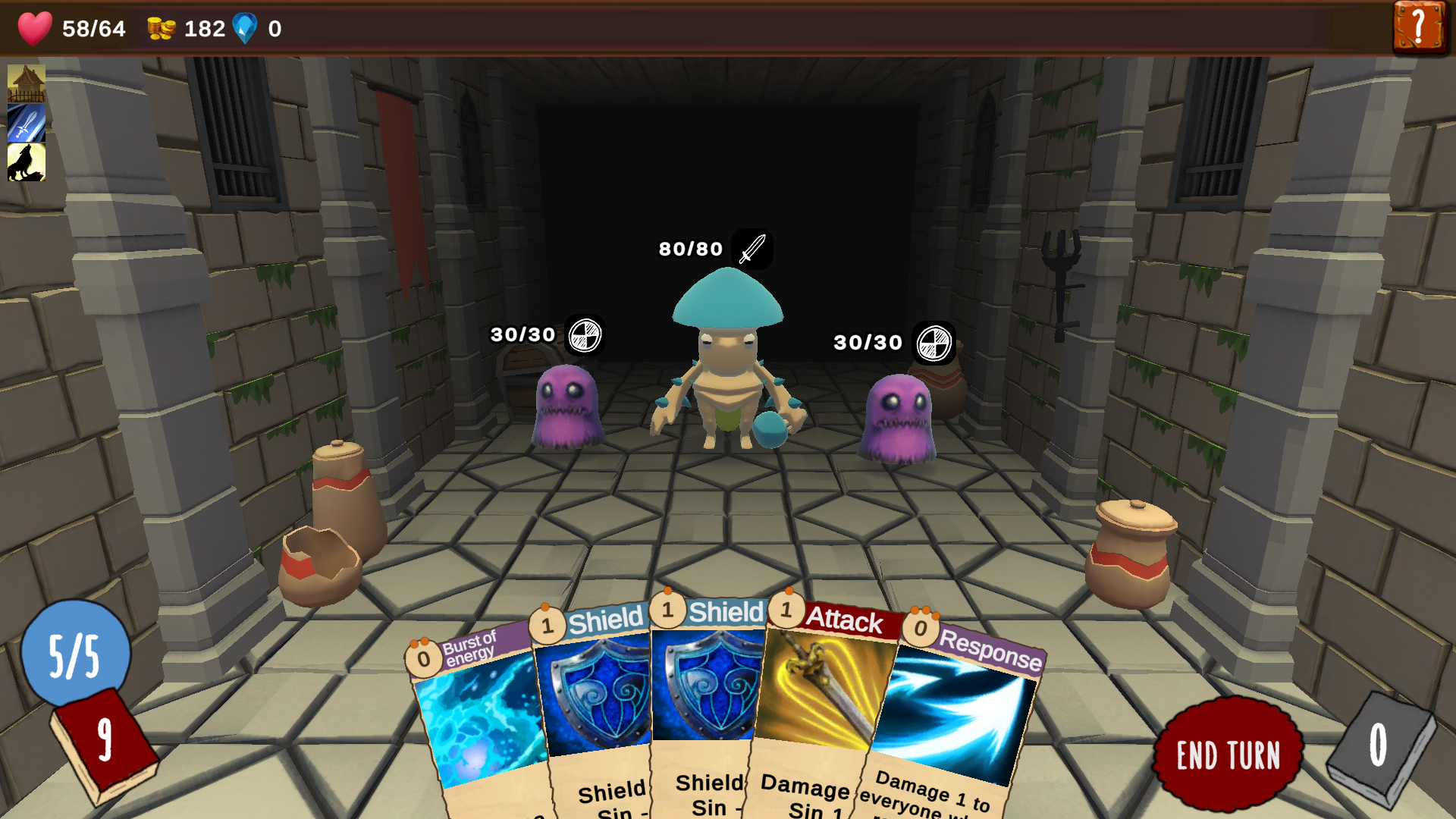1456x819 pixels.
Task: Open the help question mark icon
Action: point(1420,29)
